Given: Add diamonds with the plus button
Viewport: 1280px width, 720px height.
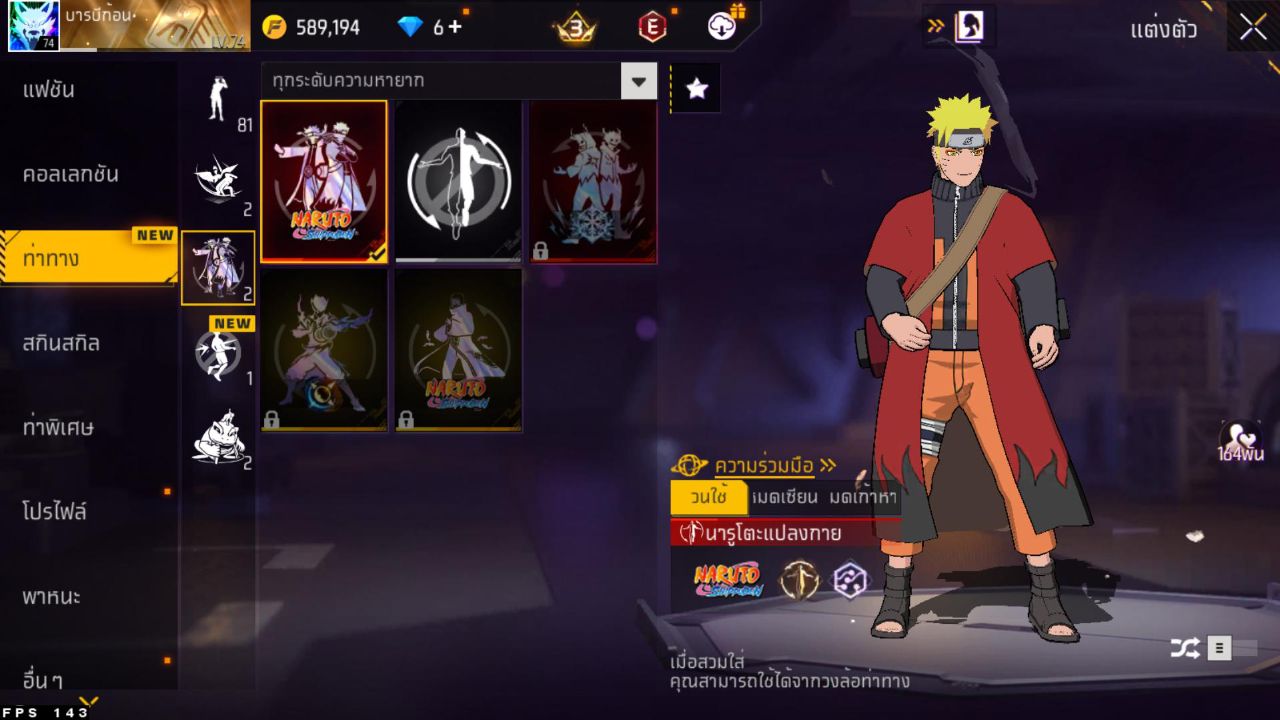Looking at the screenshot, I should pos(455,27).
